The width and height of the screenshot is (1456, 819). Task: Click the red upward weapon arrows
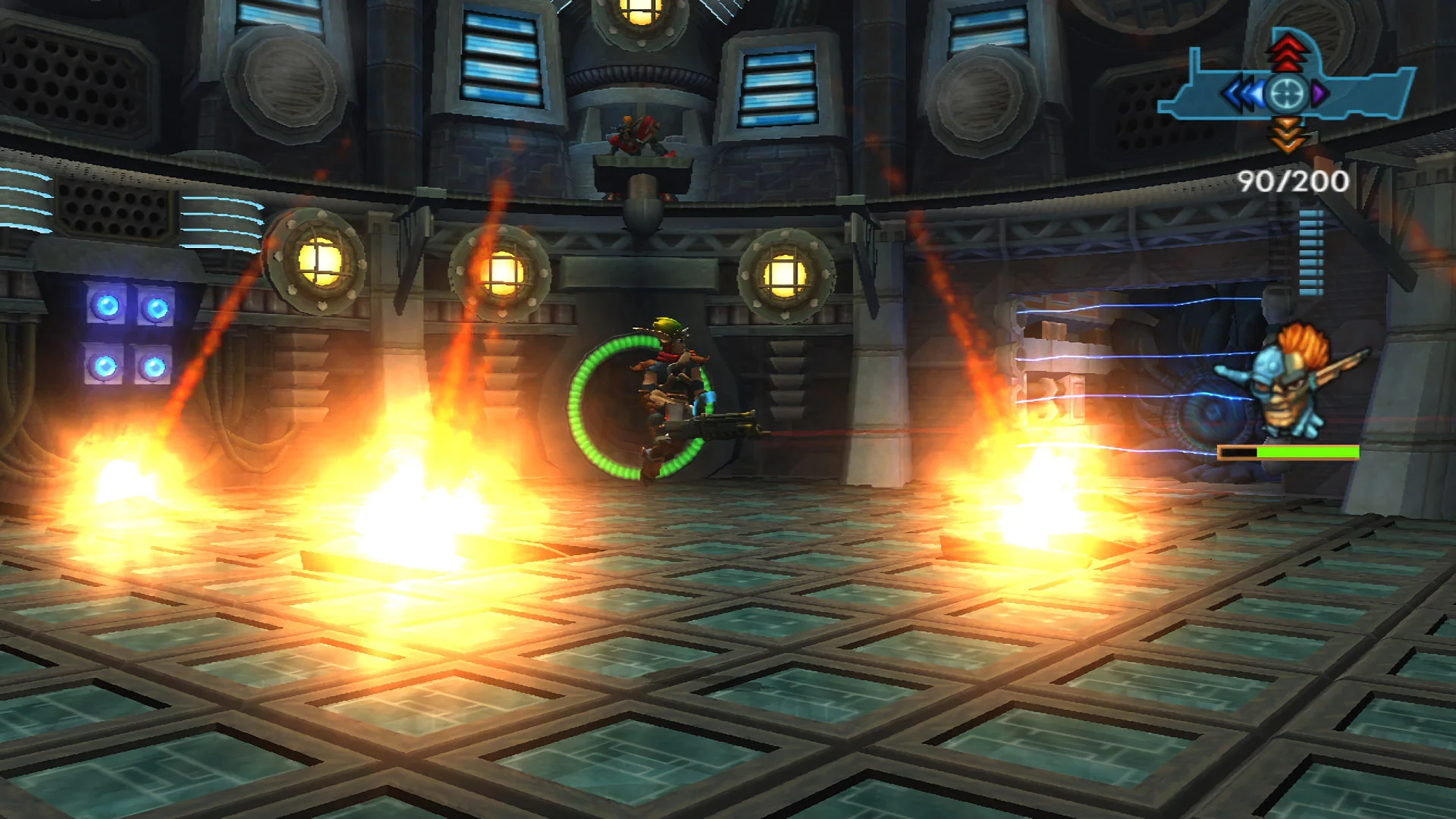(x=1287, y=53)
